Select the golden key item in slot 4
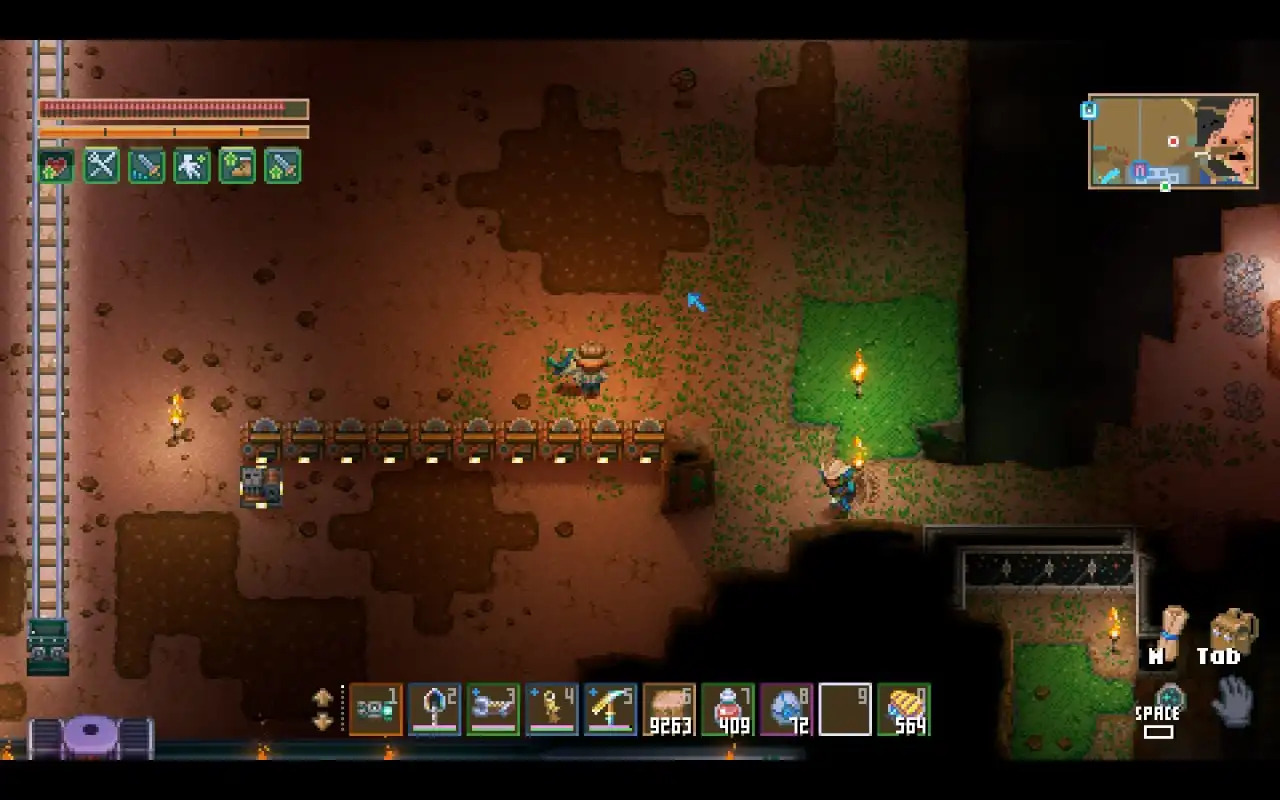 (552, 709)
